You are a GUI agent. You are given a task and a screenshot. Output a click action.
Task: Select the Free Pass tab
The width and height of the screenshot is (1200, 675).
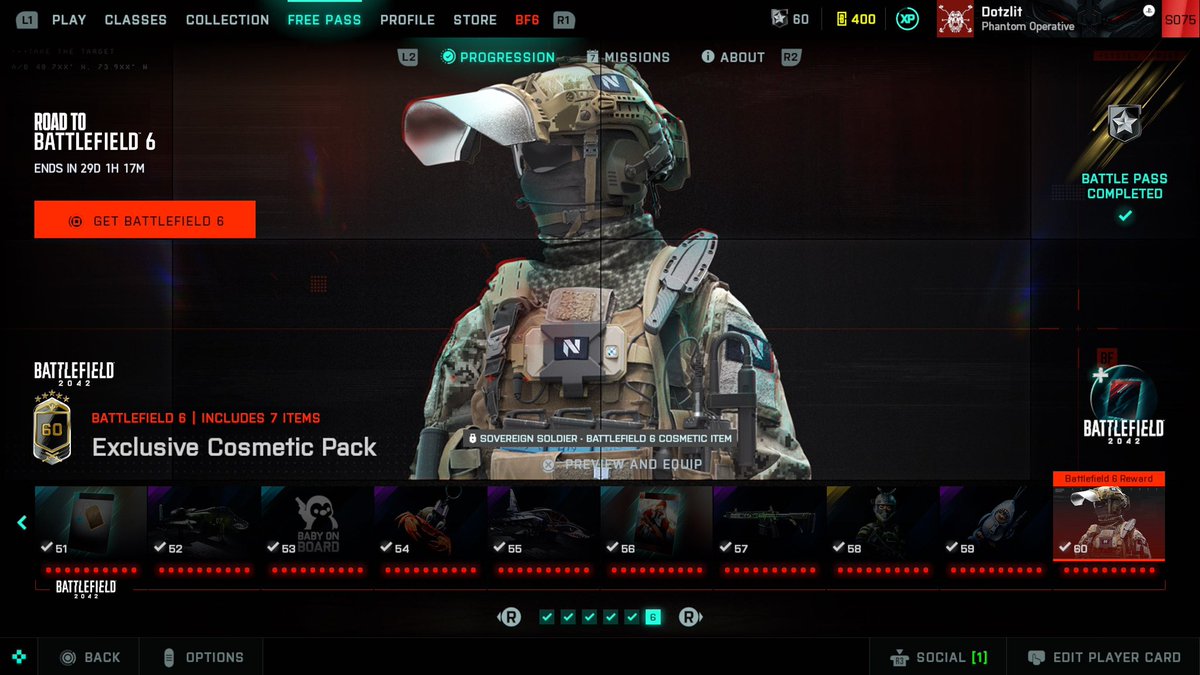[324, 19]
